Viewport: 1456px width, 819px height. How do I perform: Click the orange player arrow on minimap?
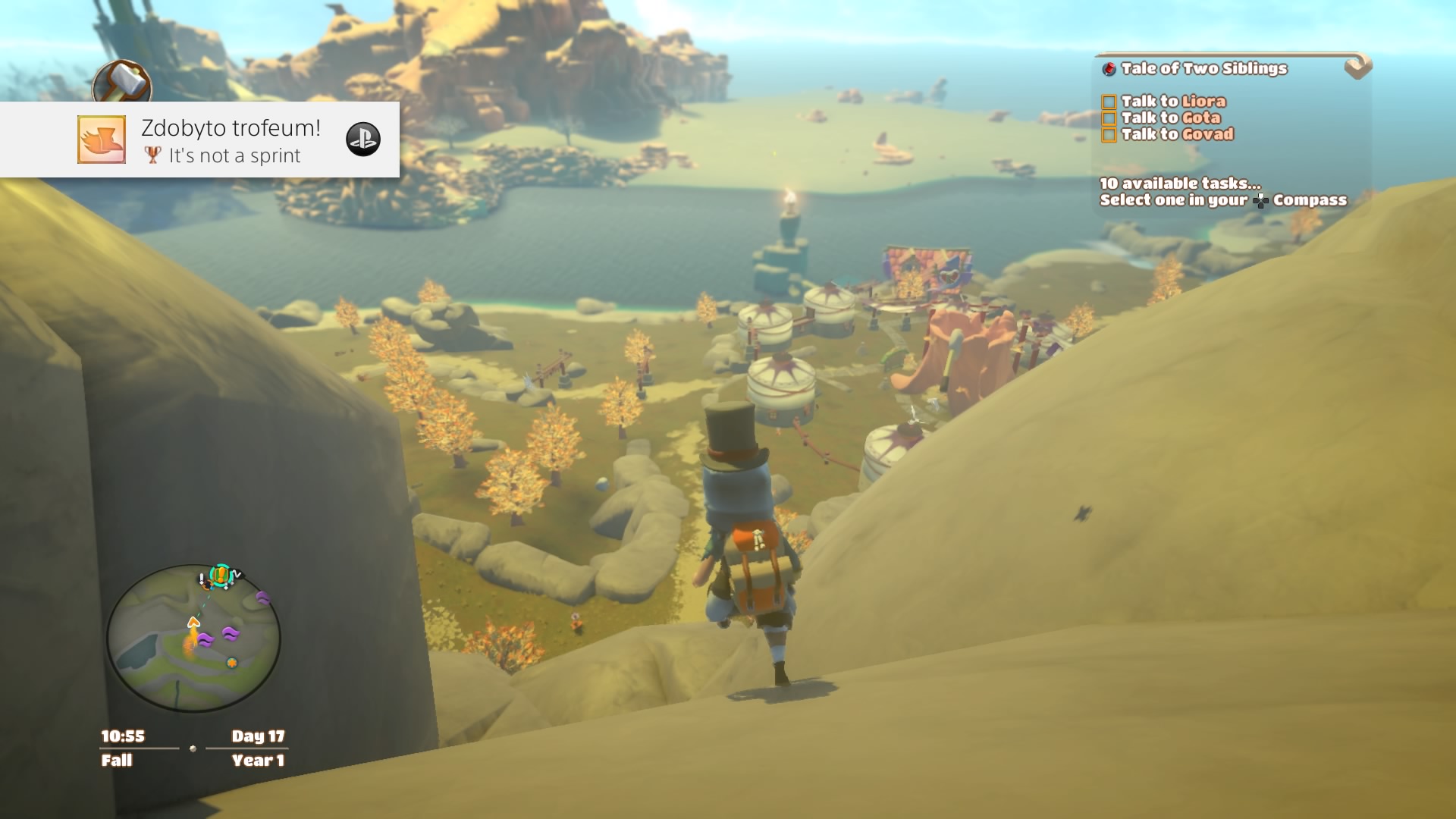[193, 623]
